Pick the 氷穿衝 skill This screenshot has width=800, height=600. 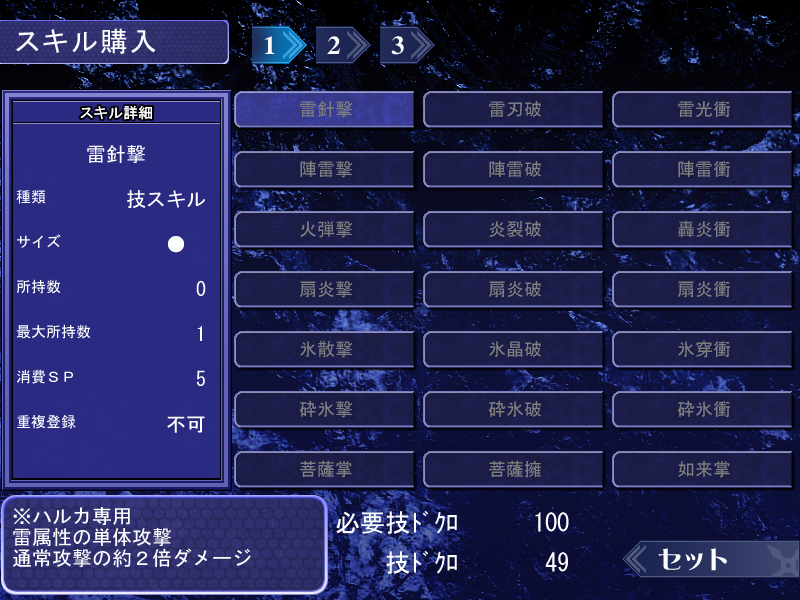(703, 349)
